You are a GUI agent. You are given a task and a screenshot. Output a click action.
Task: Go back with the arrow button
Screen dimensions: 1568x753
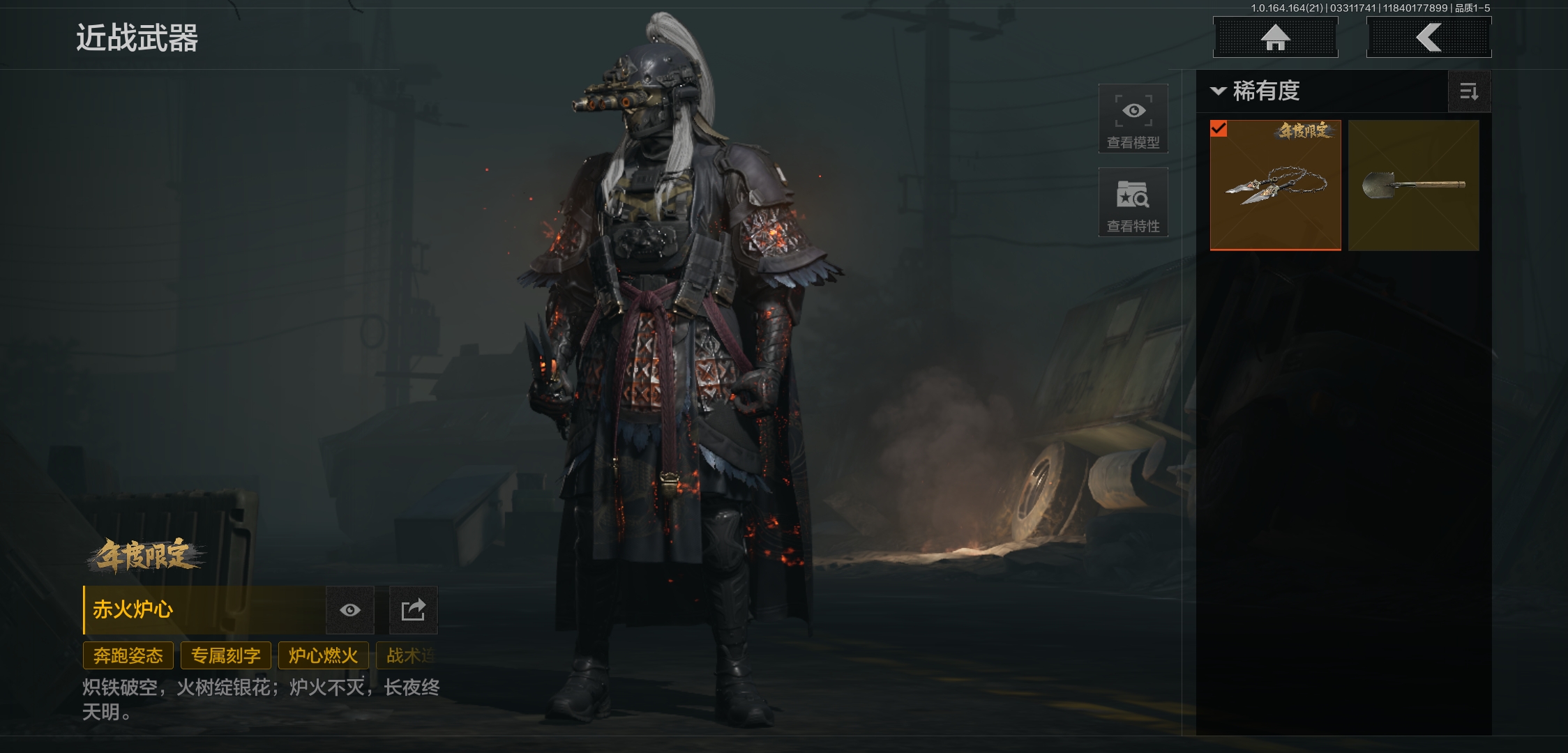point(1428,38)
